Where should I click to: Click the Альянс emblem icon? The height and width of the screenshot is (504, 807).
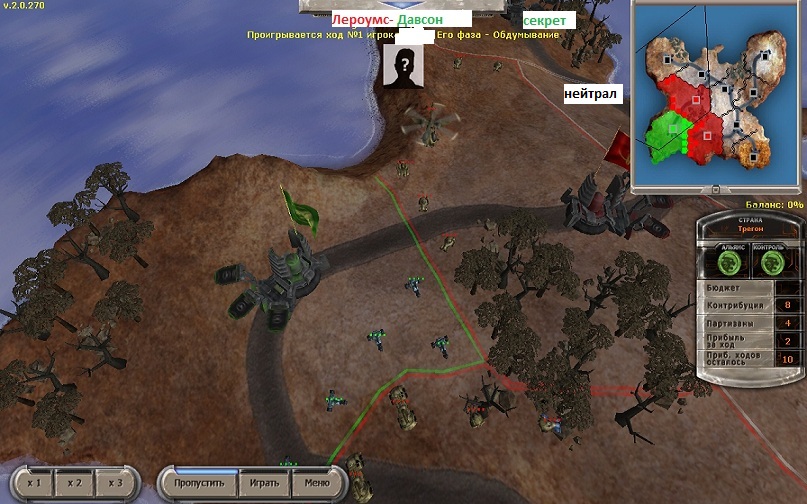coord(728,263)
